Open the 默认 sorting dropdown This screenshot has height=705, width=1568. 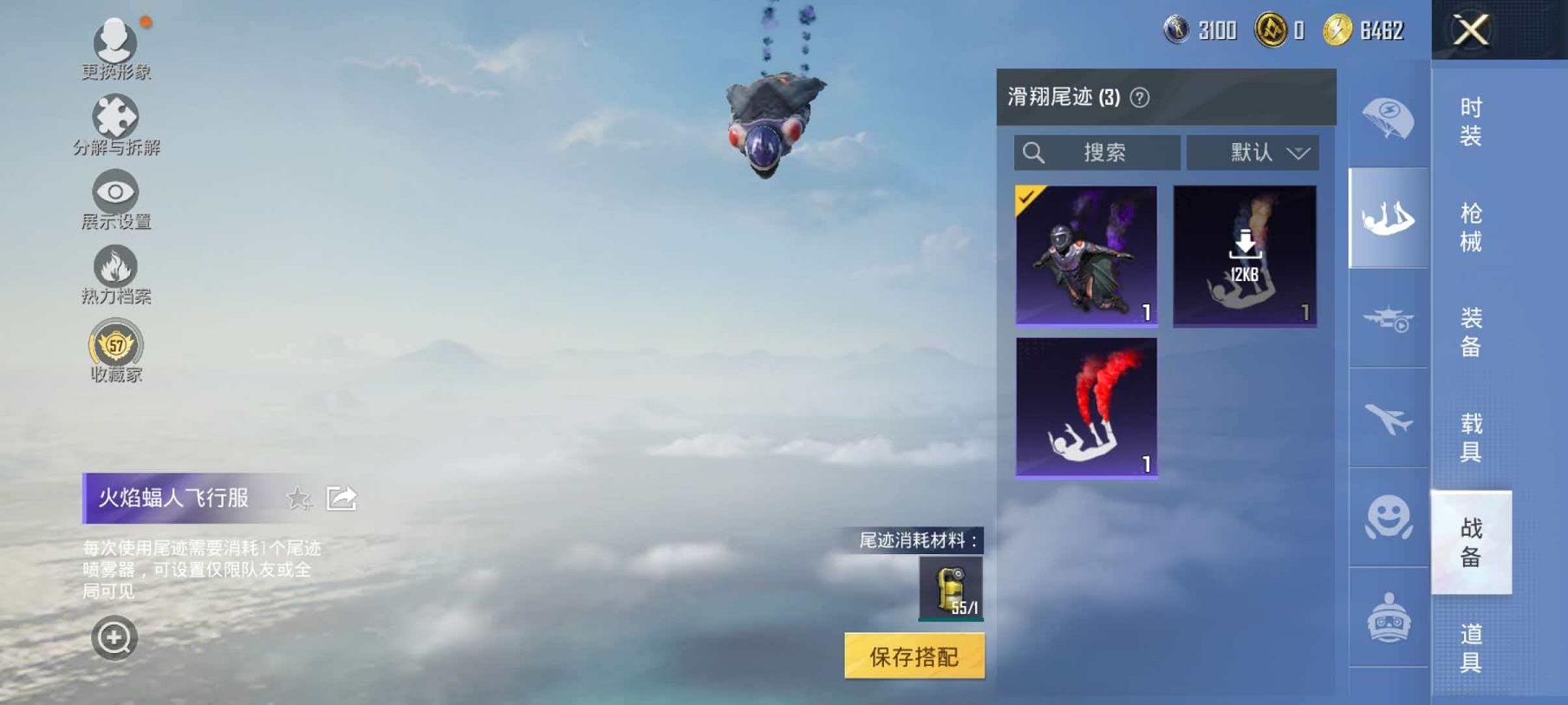coord(1251,153)
